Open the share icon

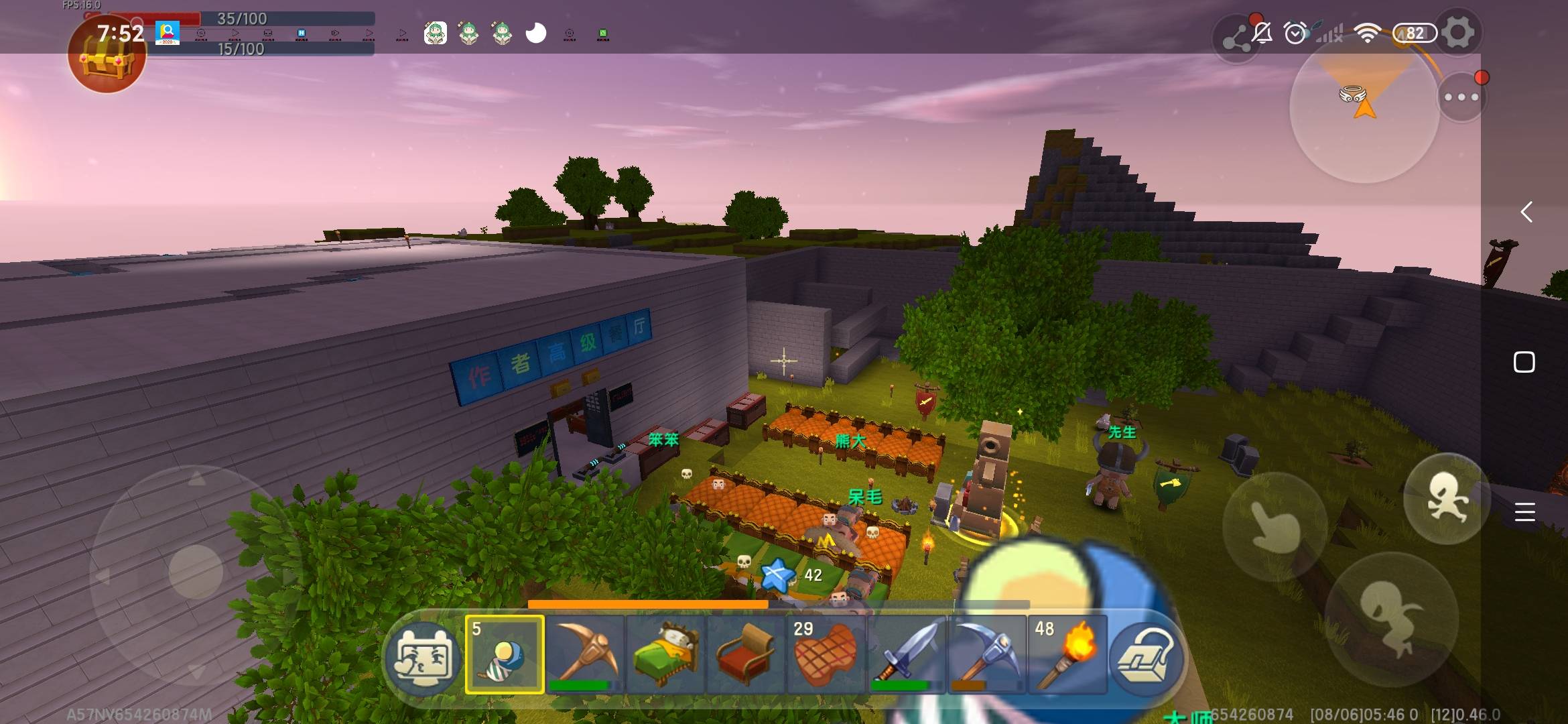[1237, 40]
